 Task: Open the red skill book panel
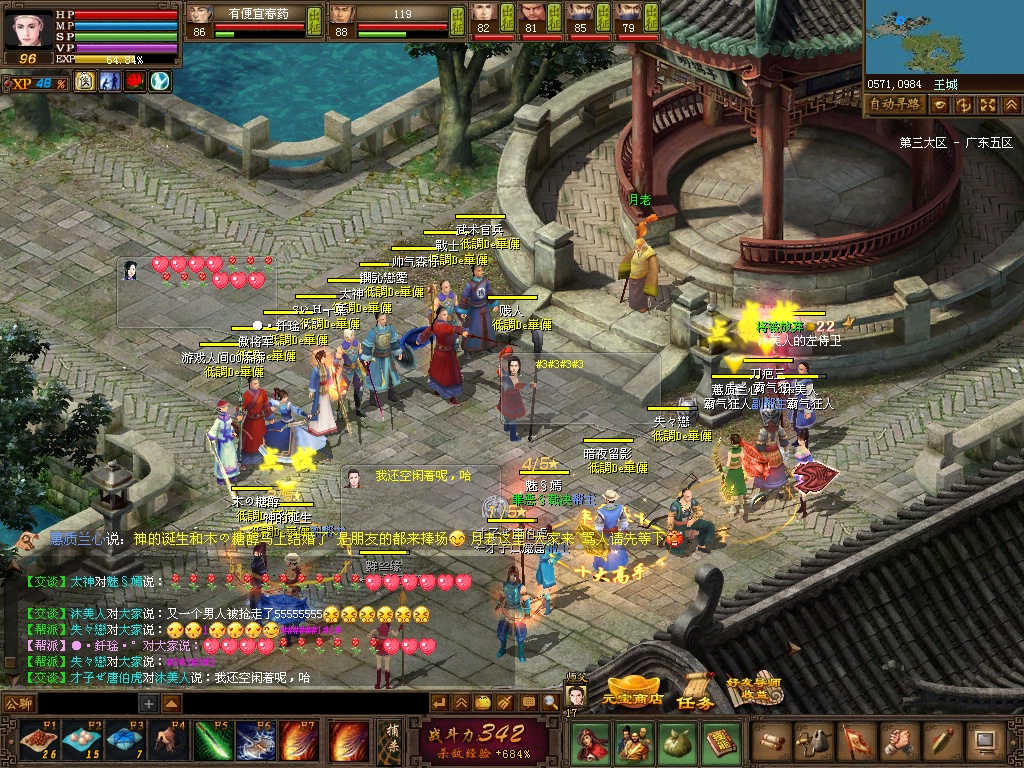point(721,742)
